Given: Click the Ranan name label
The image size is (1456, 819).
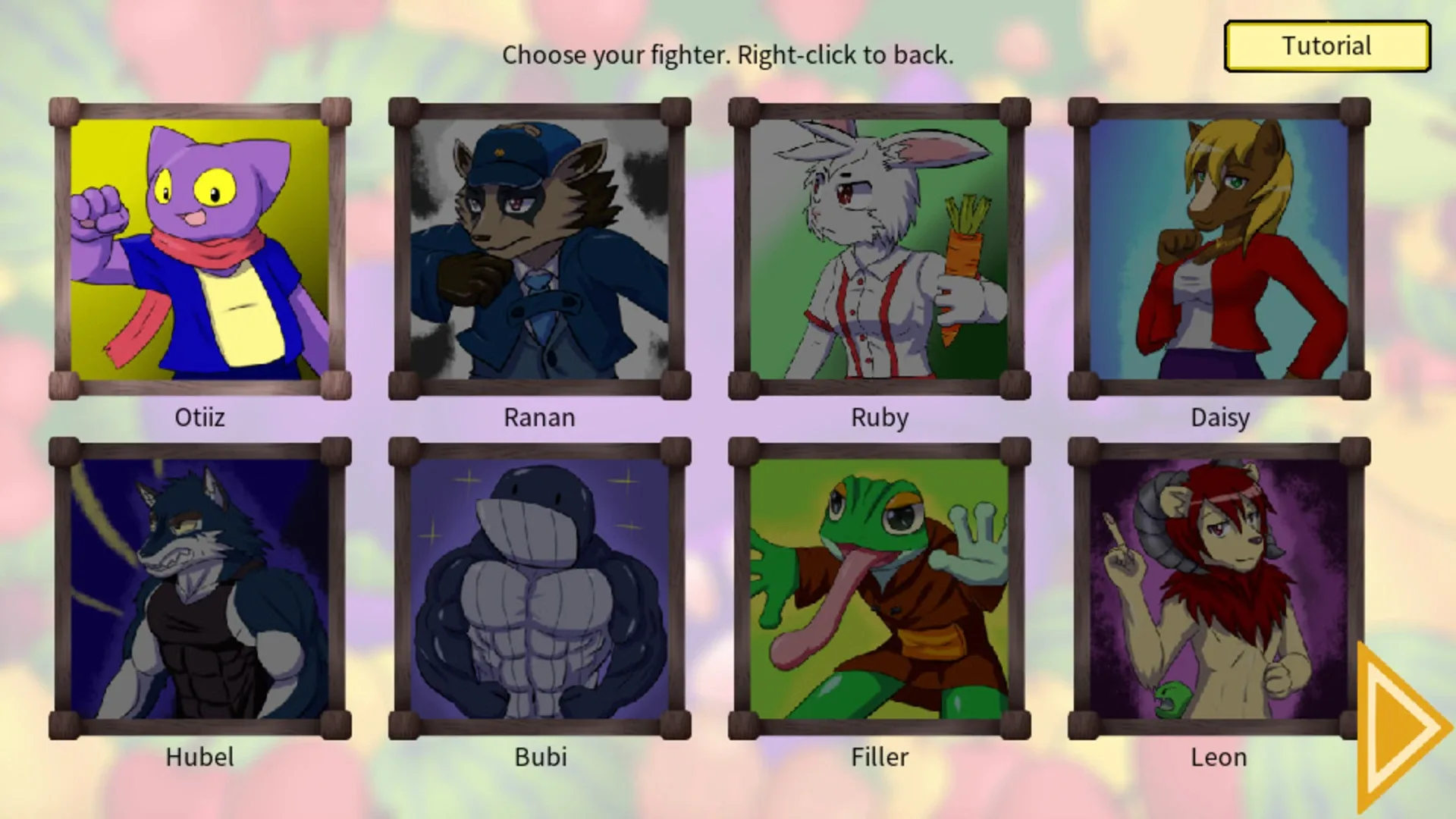Looking at the screenshot, I should (x=539, y=417).
